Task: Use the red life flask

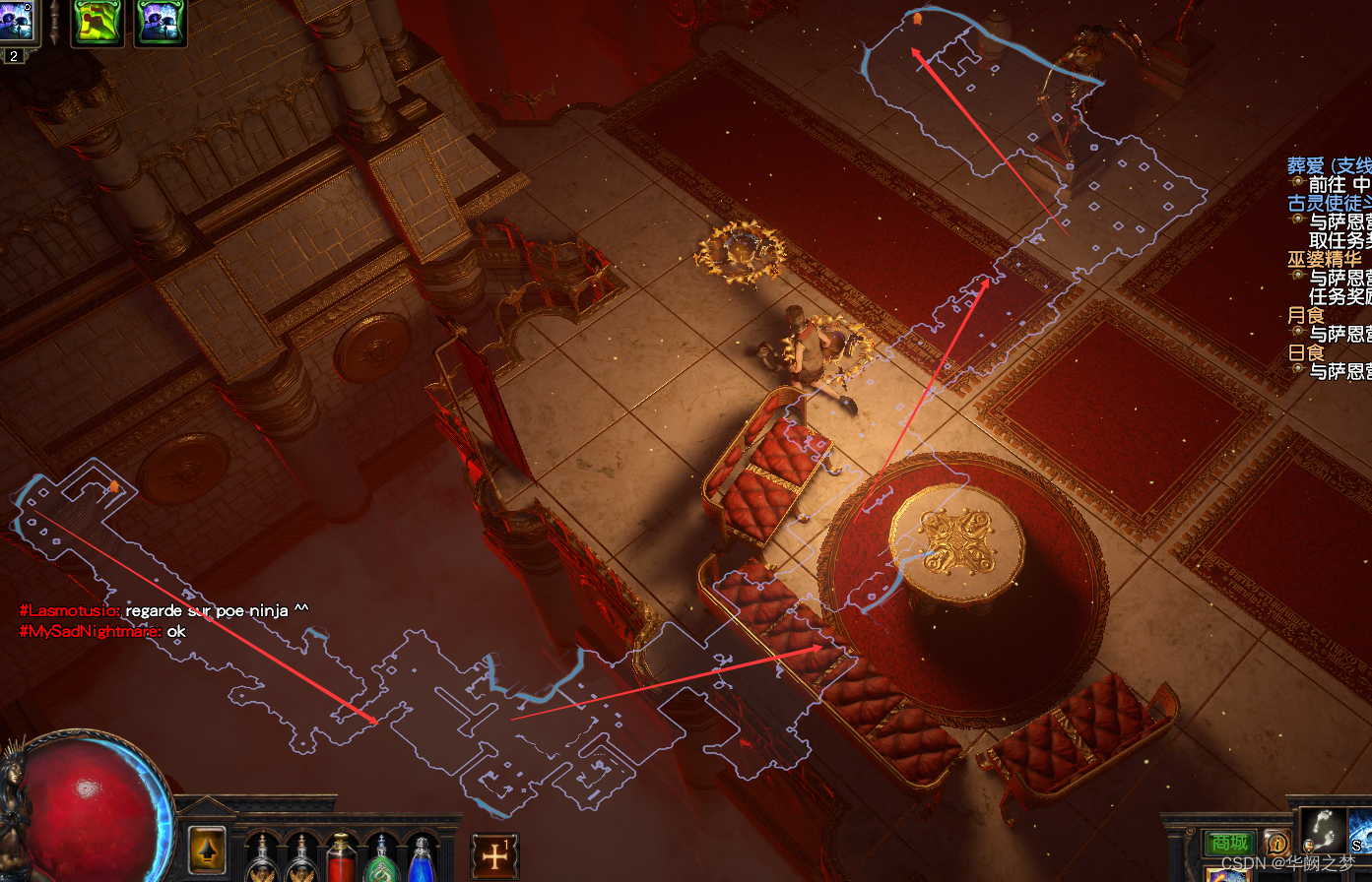Action: tap(341, 858)
